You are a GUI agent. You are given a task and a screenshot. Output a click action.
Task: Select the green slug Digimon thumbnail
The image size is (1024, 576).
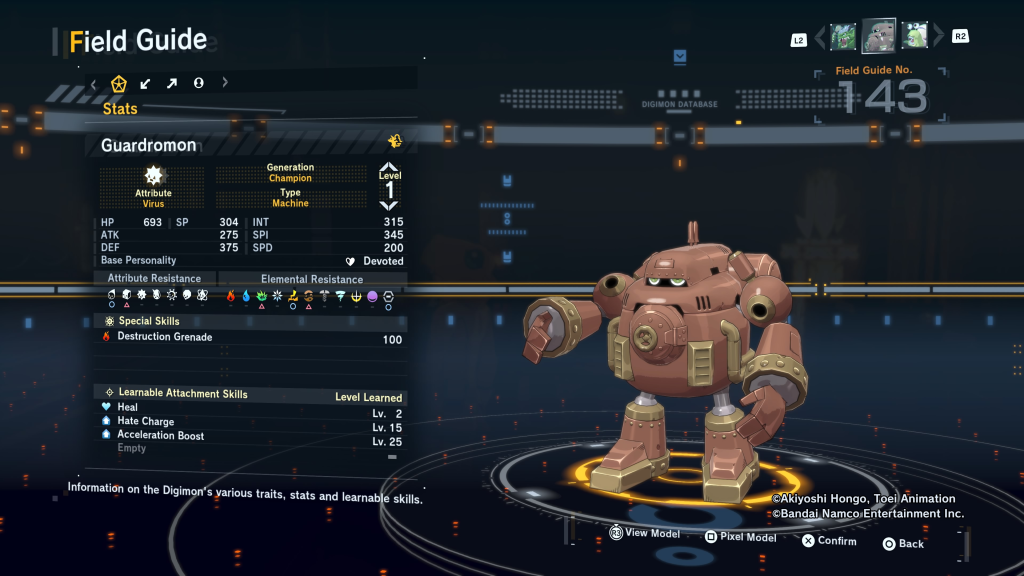click(915, 37)
